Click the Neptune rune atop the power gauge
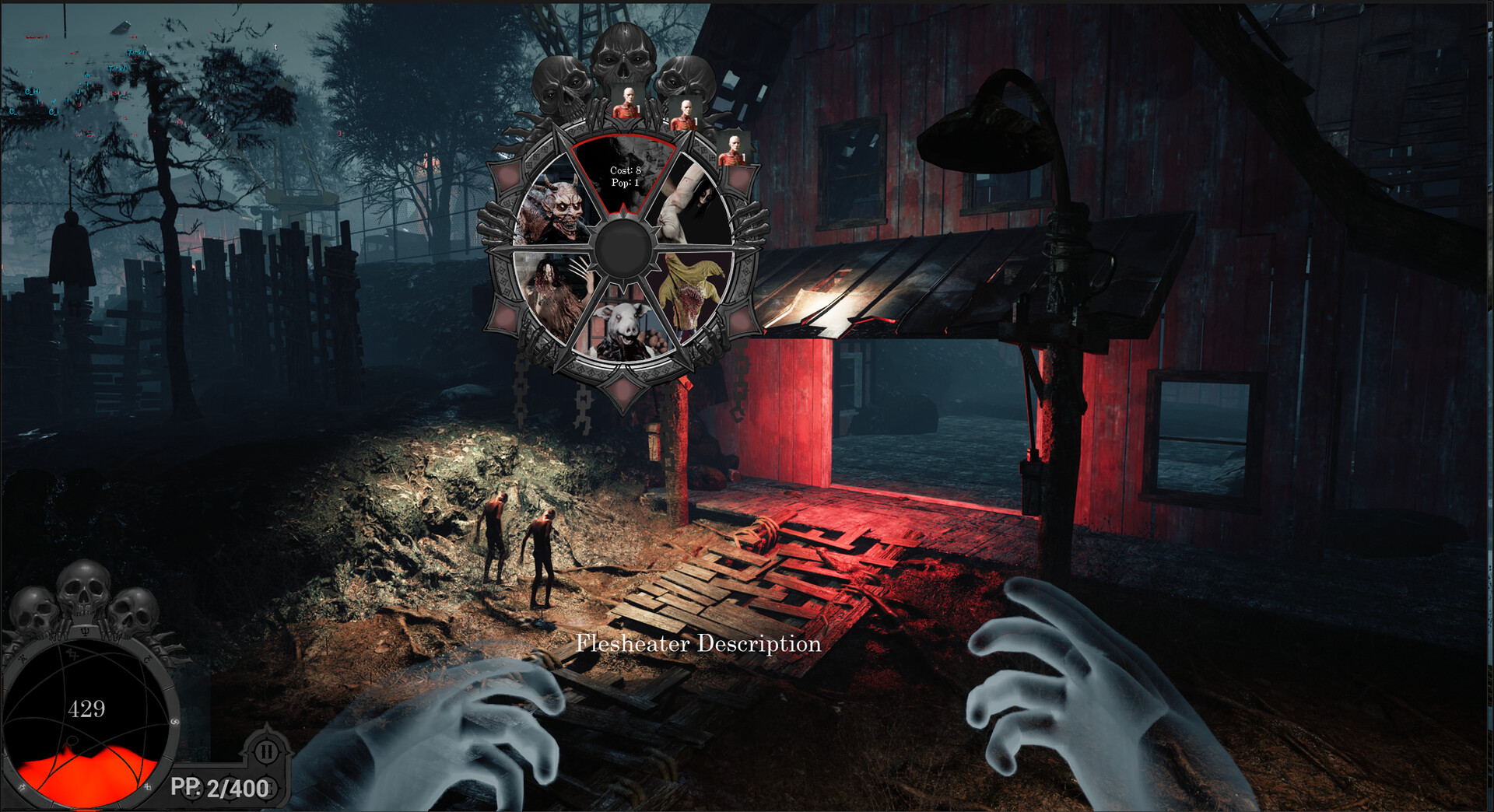The width and height of the screenshot is (1494, 812). (x=84, y=632)
